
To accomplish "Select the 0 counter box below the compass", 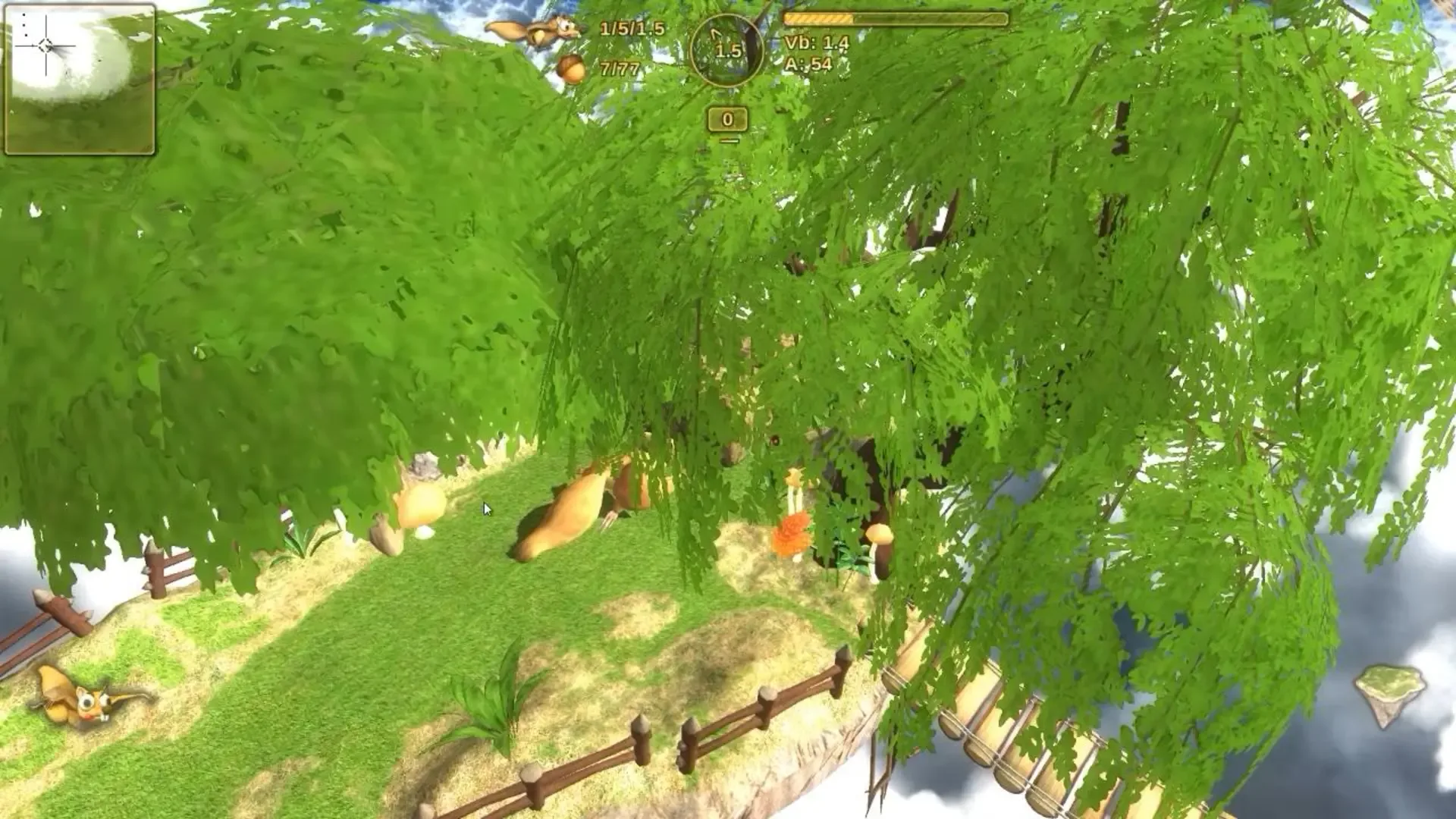I will pyautogui.click(x=727, y=118).
